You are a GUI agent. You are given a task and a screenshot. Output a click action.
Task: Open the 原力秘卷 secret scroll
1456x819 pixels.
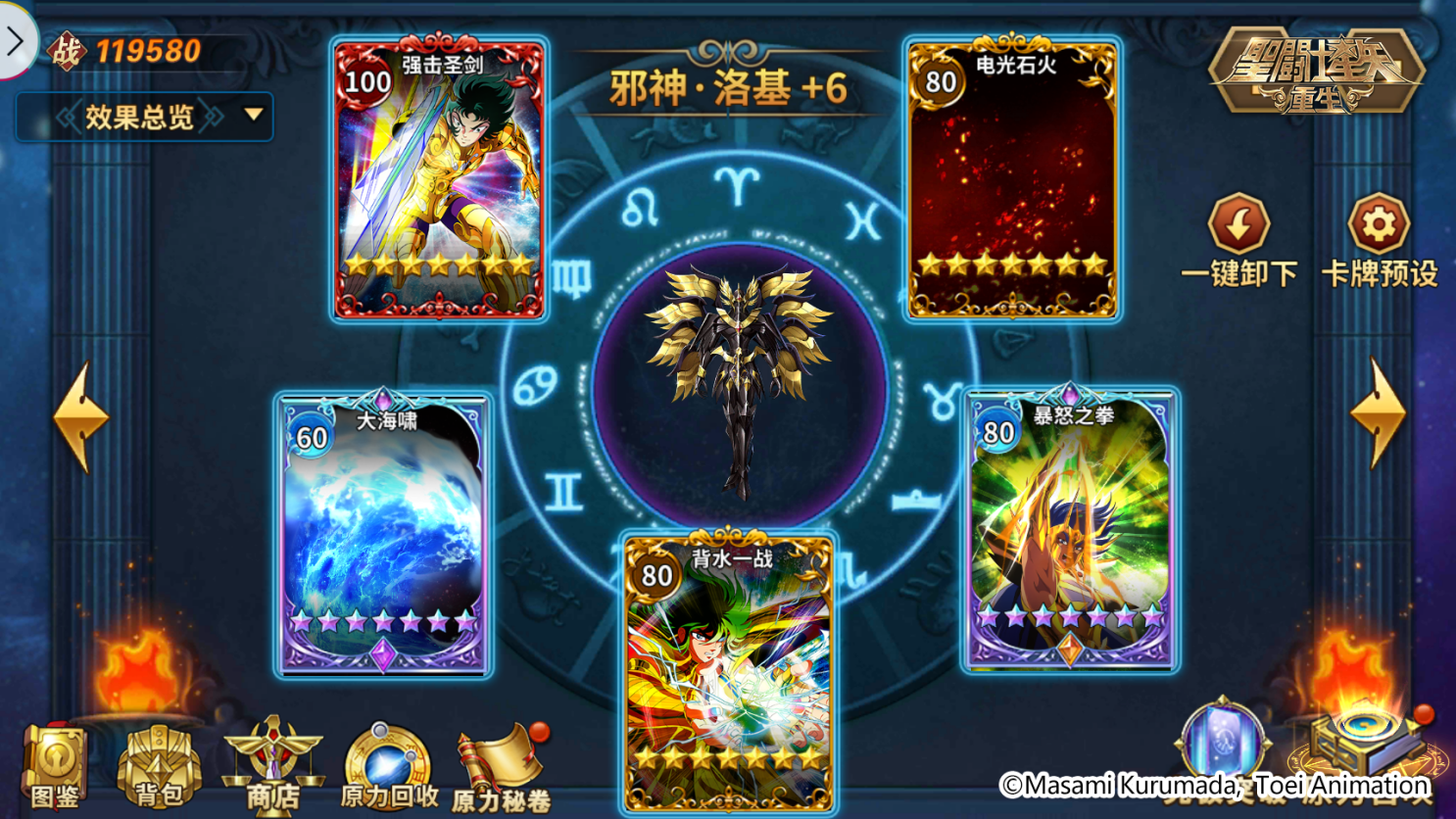coord(498,764)
